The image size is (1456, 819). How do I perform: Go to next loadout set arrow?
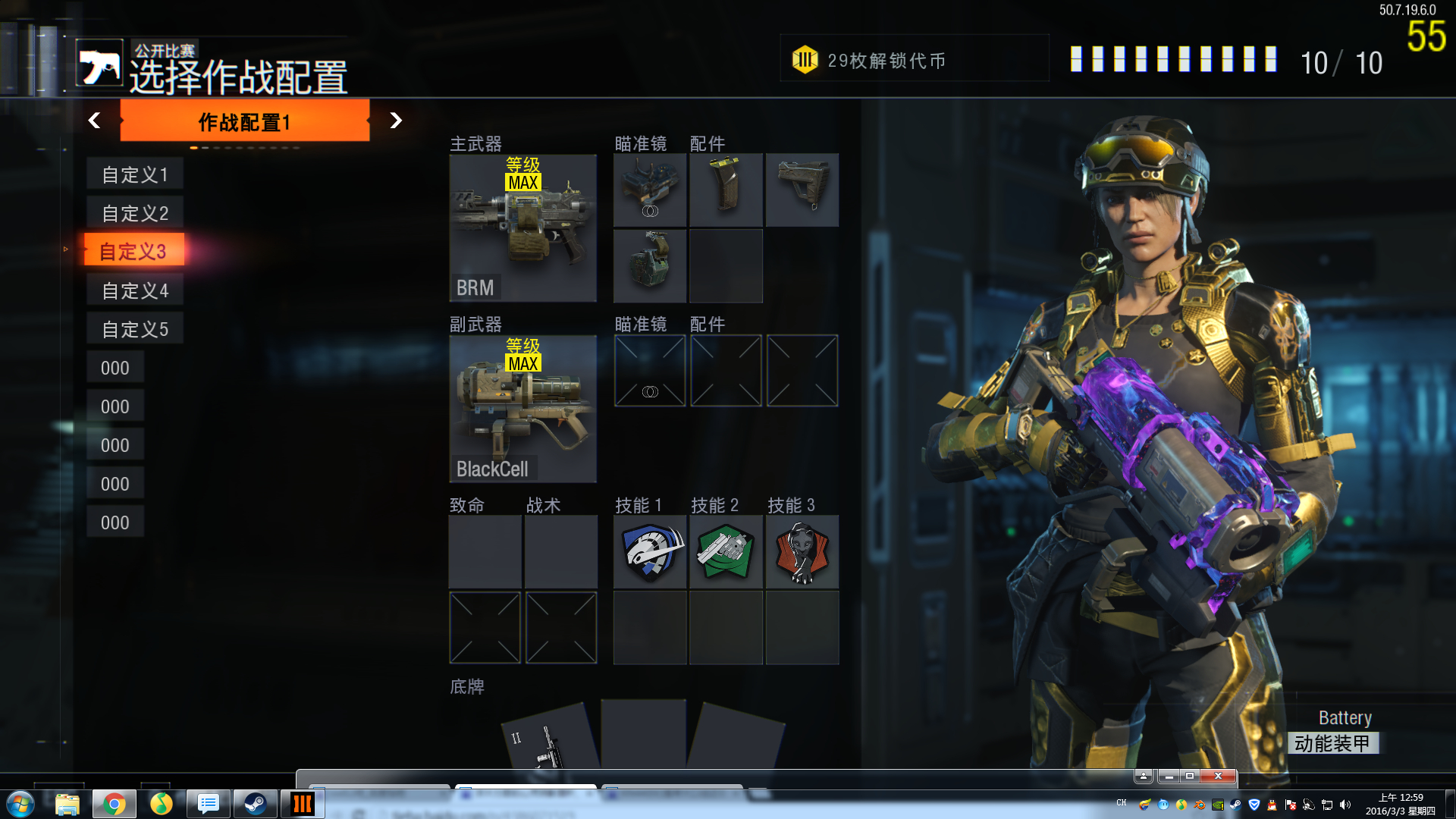[395, 121]
